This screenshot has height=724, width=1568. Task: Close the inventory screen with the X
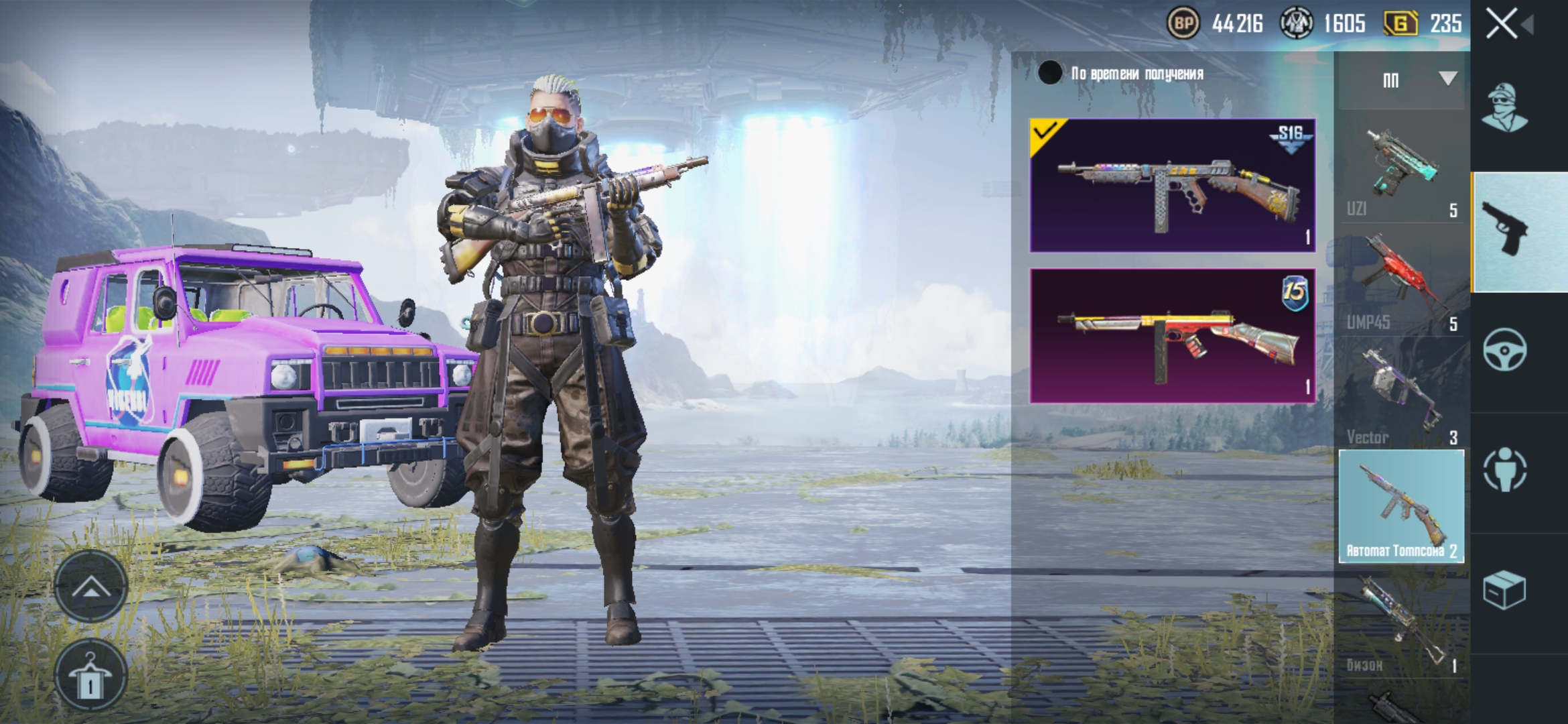click(1502, 24)
